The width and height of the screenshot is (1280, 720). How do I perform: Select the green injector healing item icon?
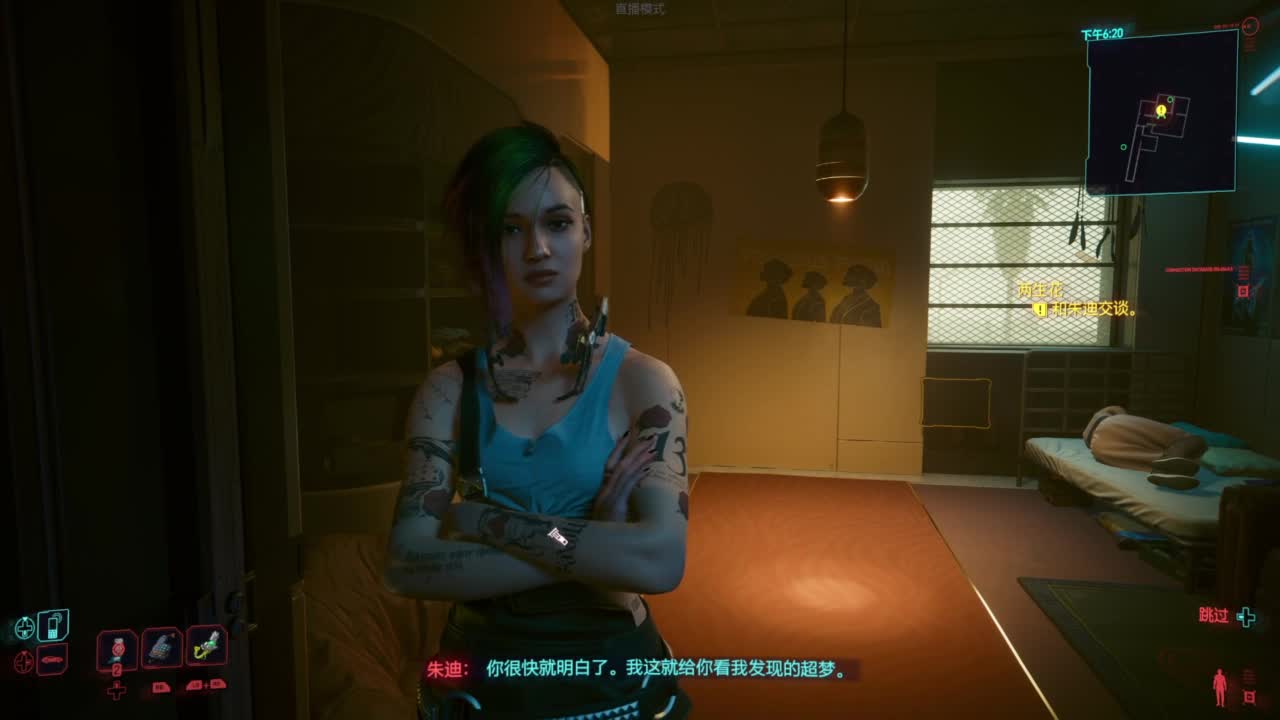[x=203, y=647]
